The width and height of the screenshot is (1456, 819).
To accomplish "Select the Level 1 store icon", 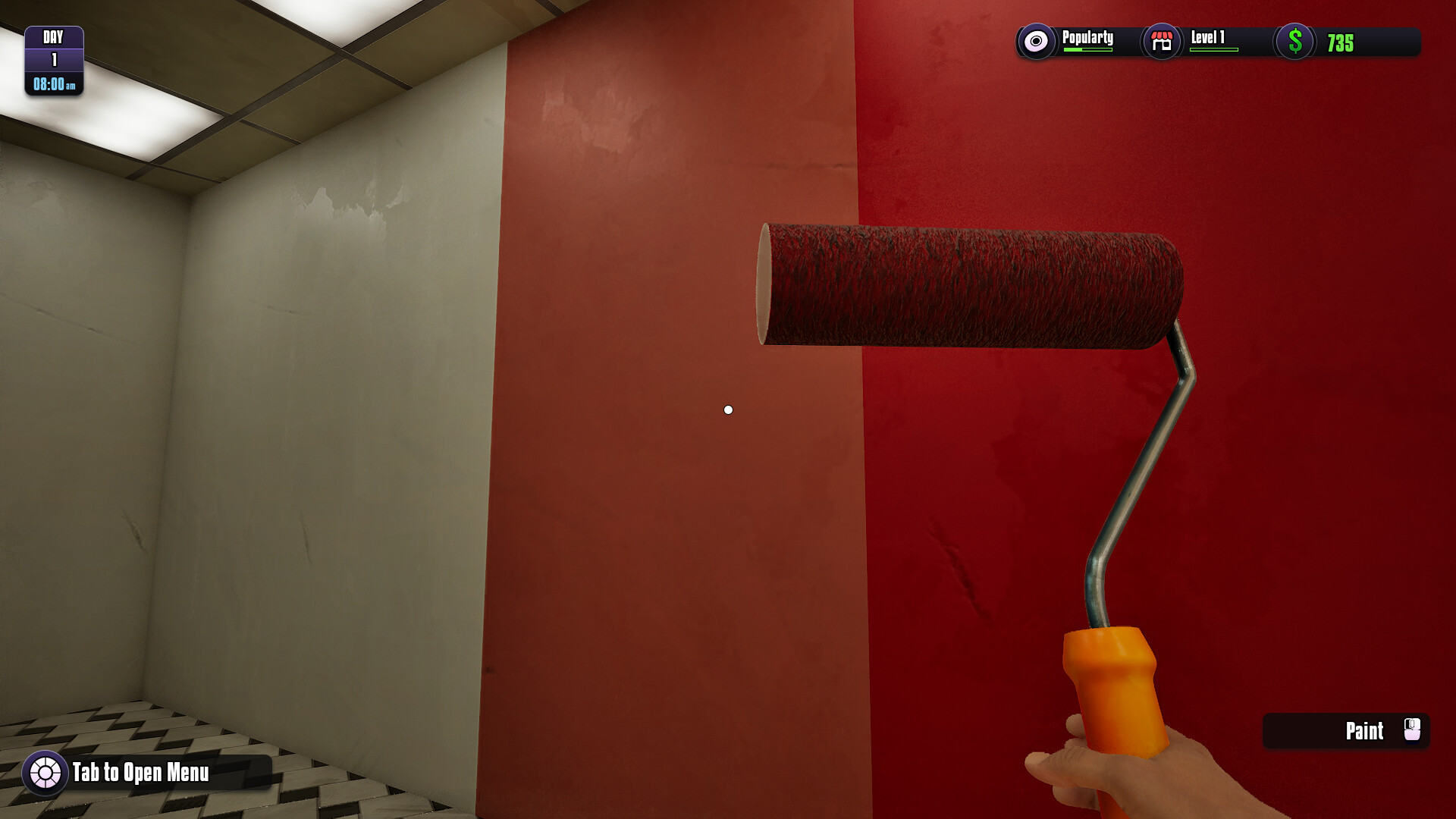I will 1160,42.
